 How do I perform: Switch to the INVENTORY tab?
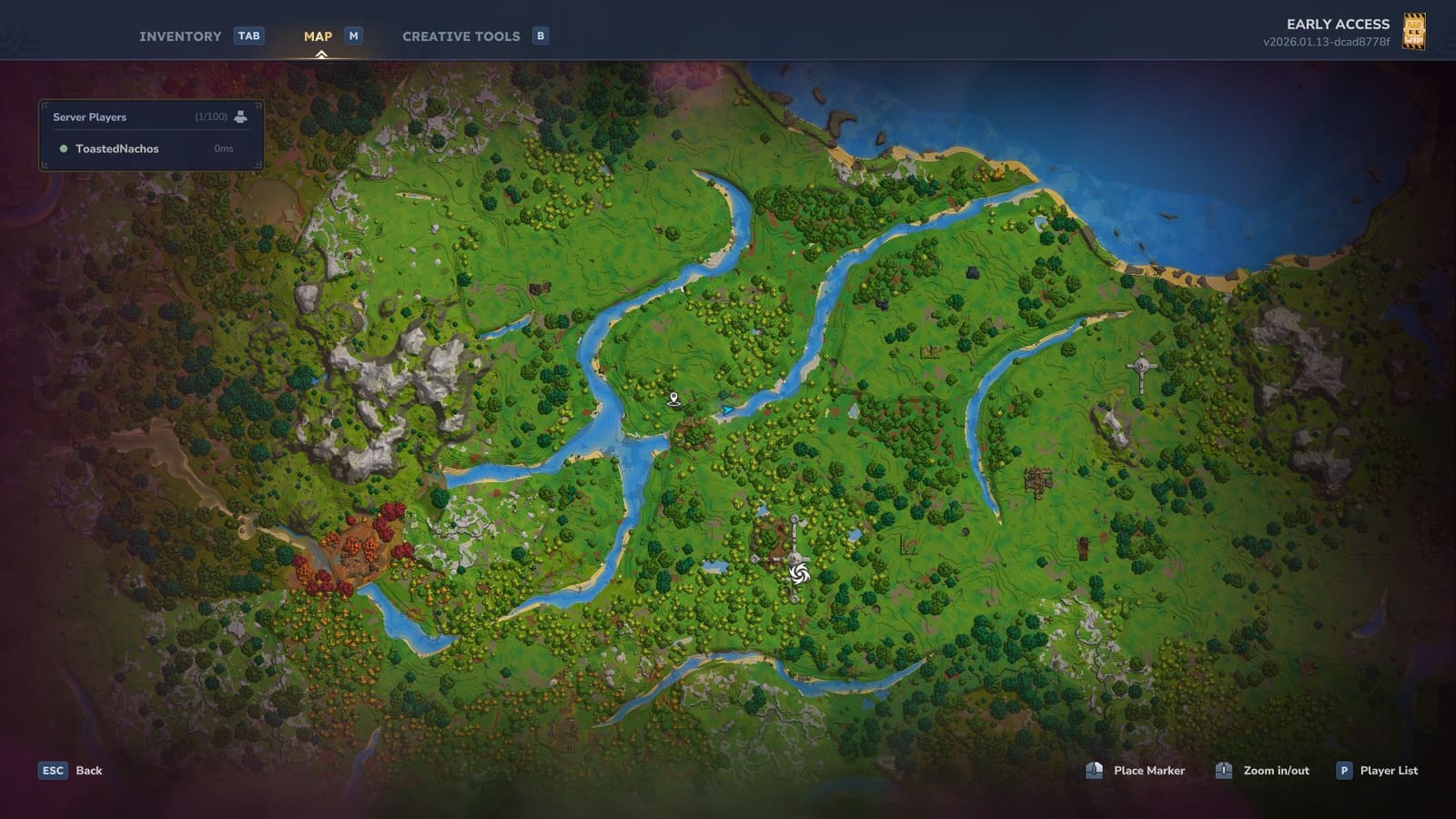point(178,36)
